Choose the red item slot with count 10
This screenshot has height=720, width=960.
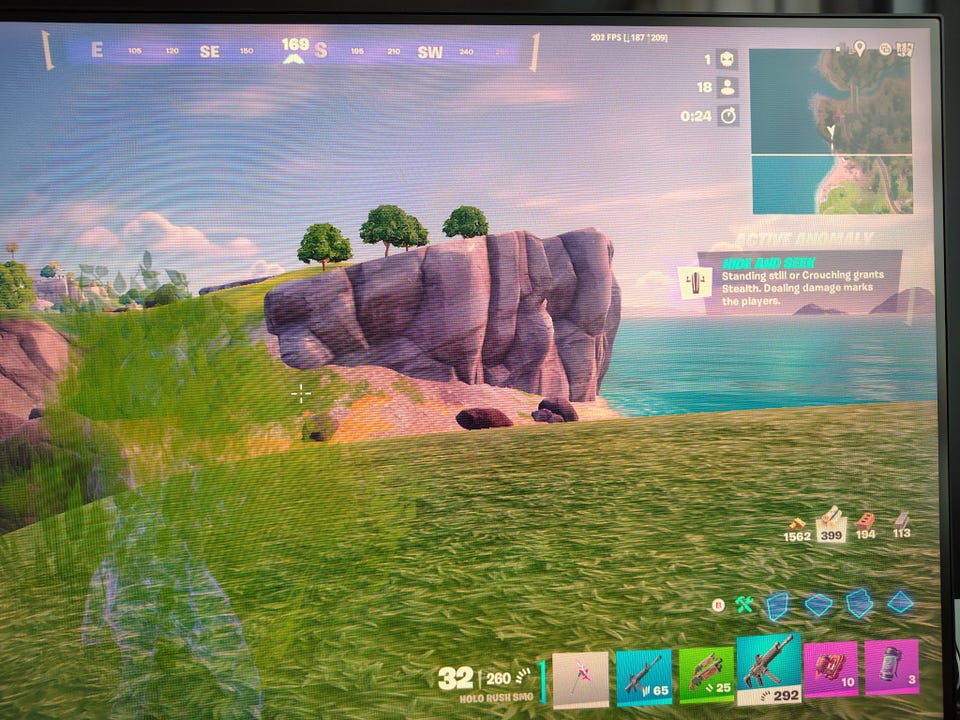[830, 669]
